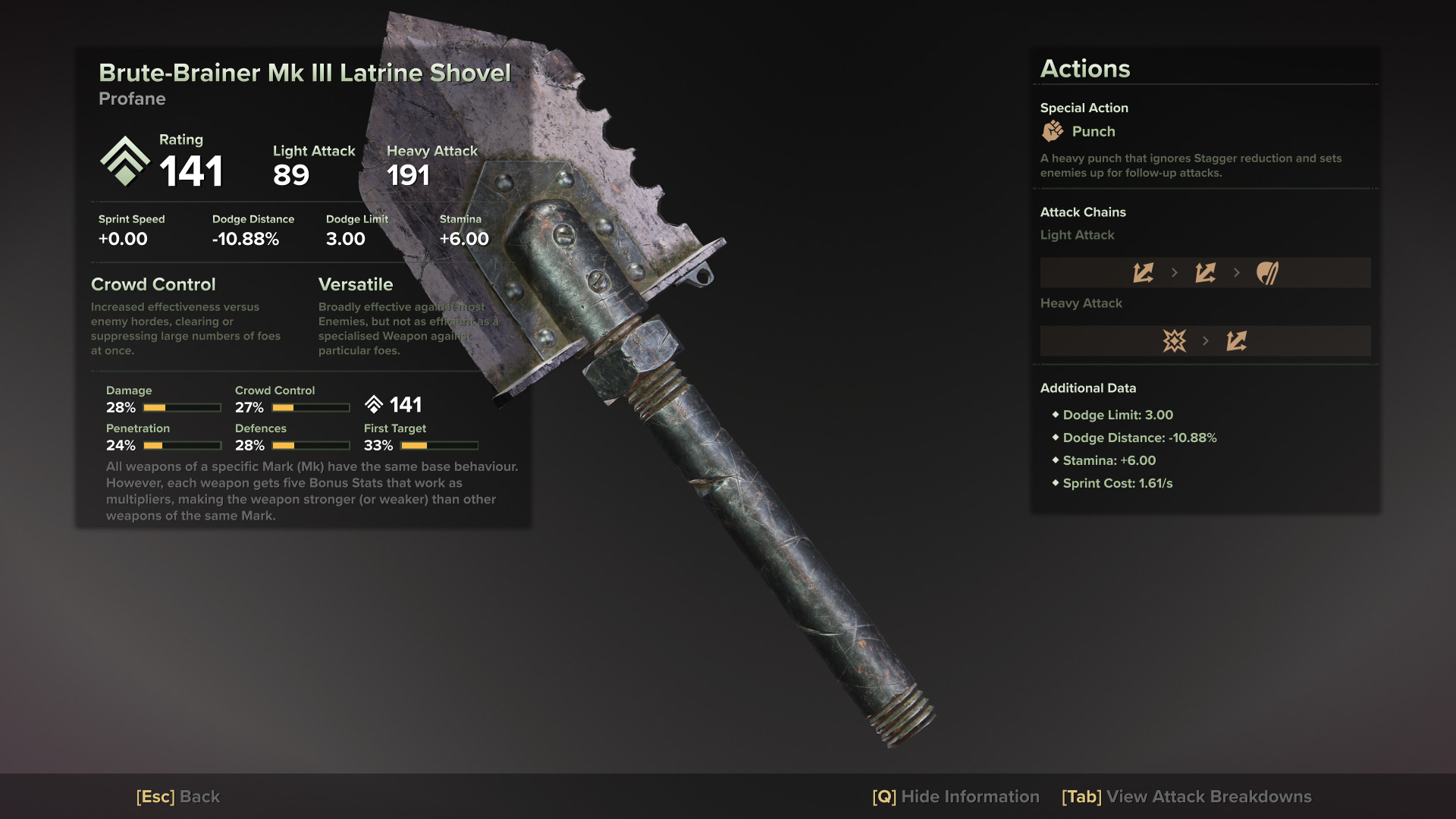This screenshot has height=819, width=1456.
Task: Open the chevron in the Heavy Attack chain
Action: (x=1206, y=340)
